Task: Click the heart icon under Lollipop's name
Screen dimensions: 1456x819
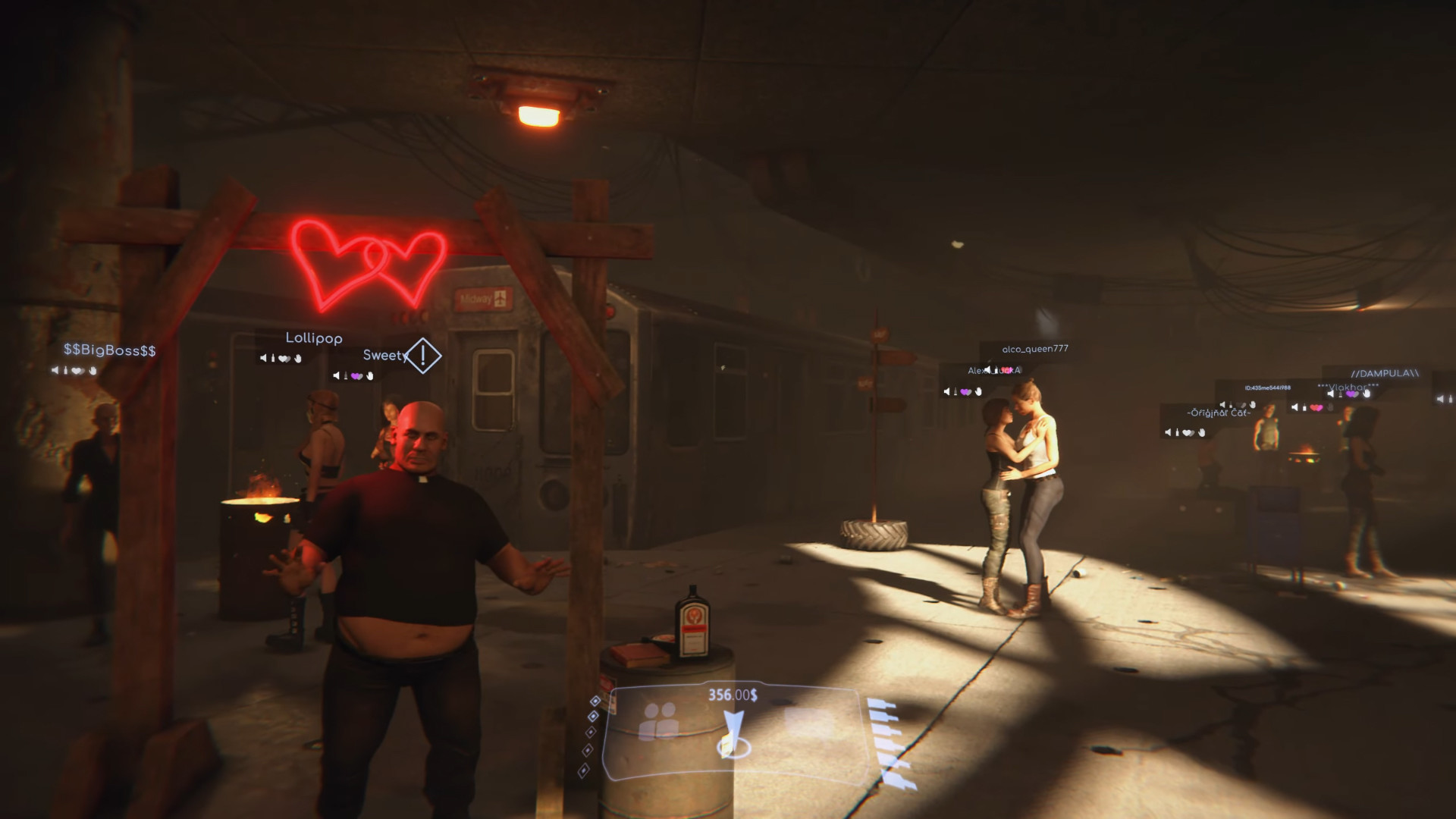Action: tap(284, 359)
